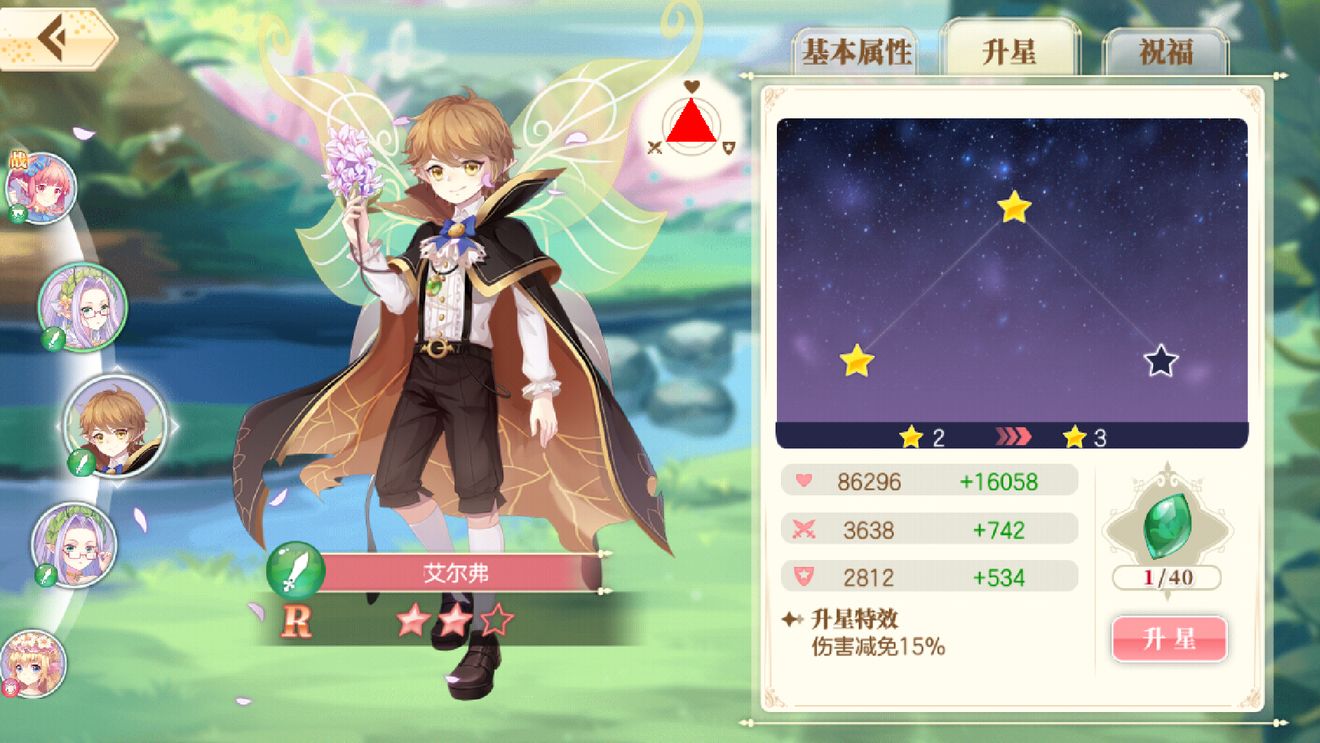Select the 升星 tab
The height and width of the screenshot is (743, 1320).
1009,53
